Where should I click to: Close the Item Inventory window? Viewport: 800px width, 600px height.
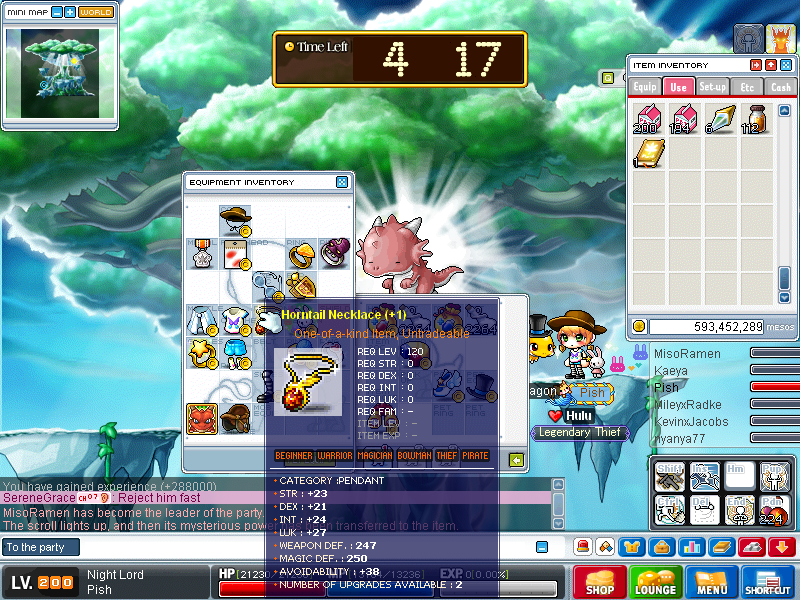coord(784,65)
